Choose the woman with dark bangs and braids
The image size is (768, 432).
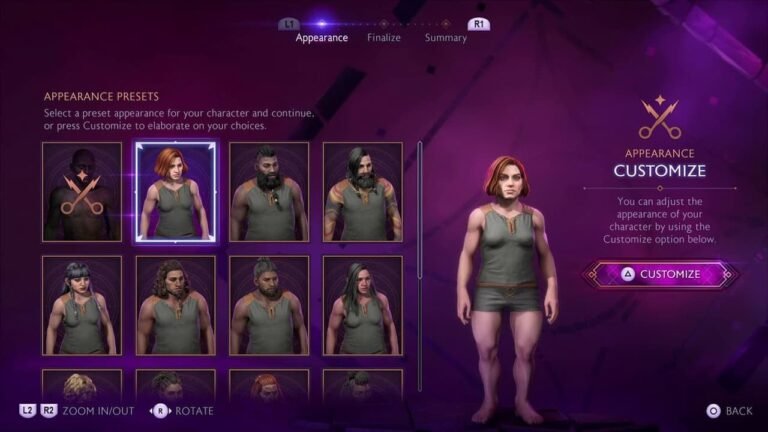82,305
